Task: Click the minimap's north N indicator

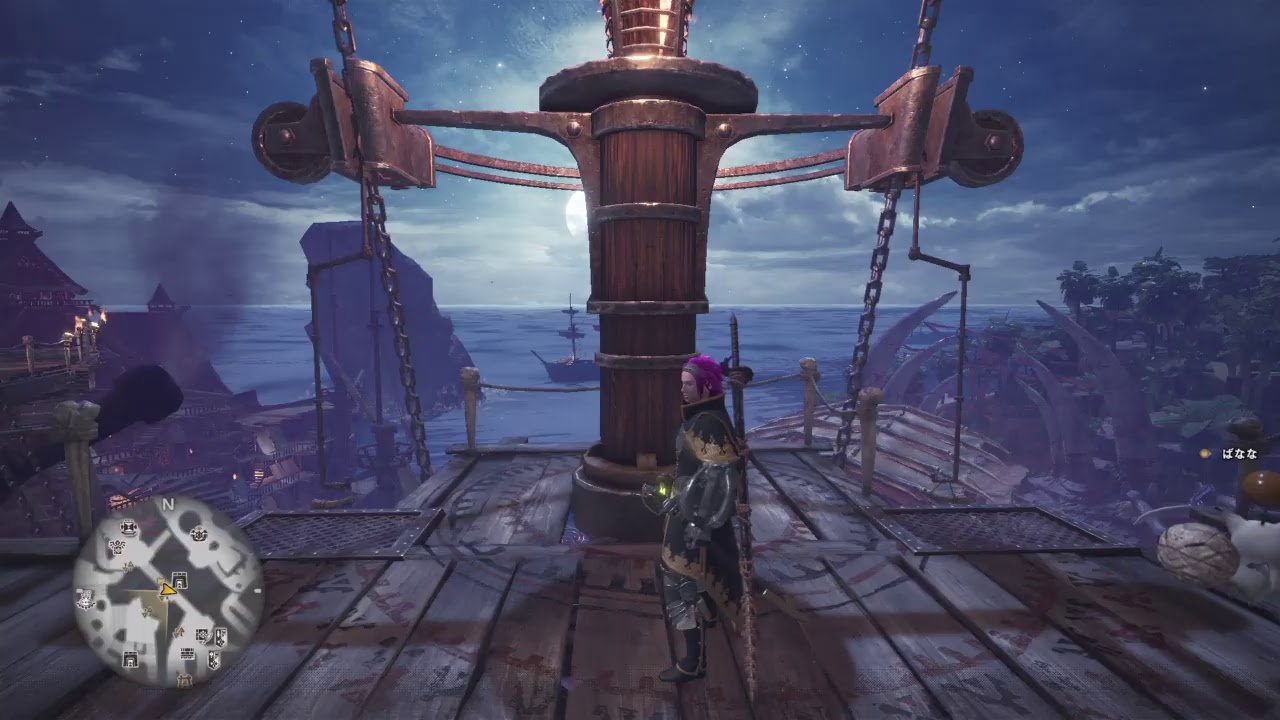Action: click(x=168, y=505)
